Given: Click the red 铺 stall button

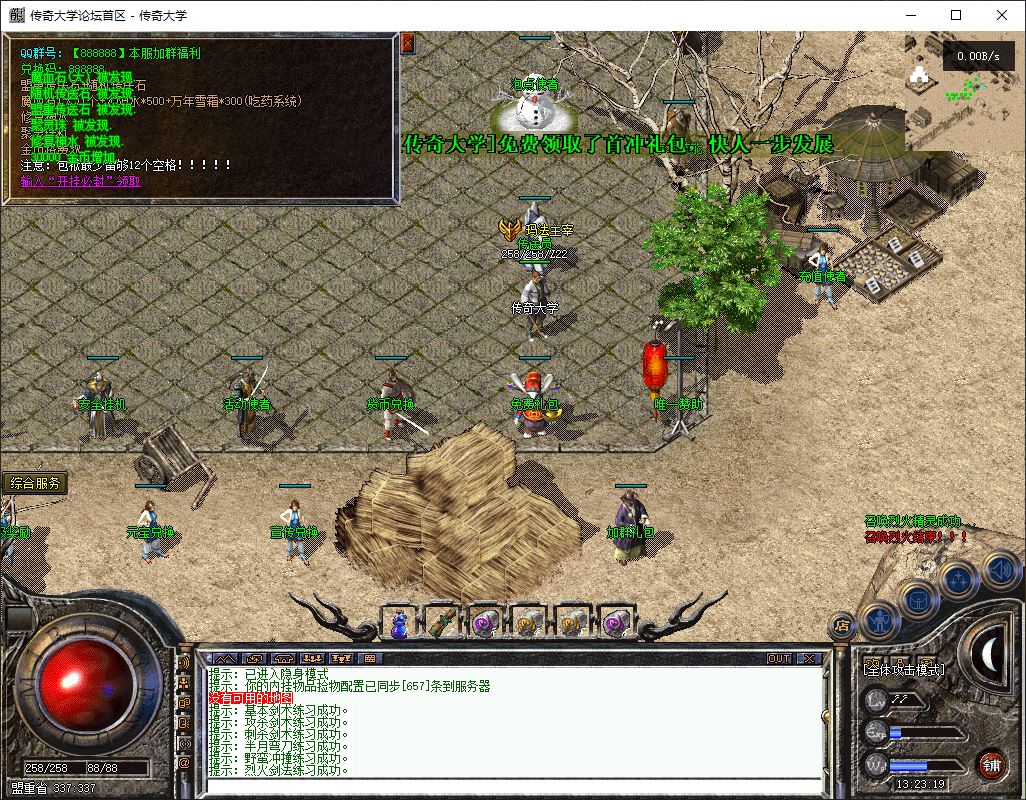Looking at the screenshot, I should (x=990, y=765).
